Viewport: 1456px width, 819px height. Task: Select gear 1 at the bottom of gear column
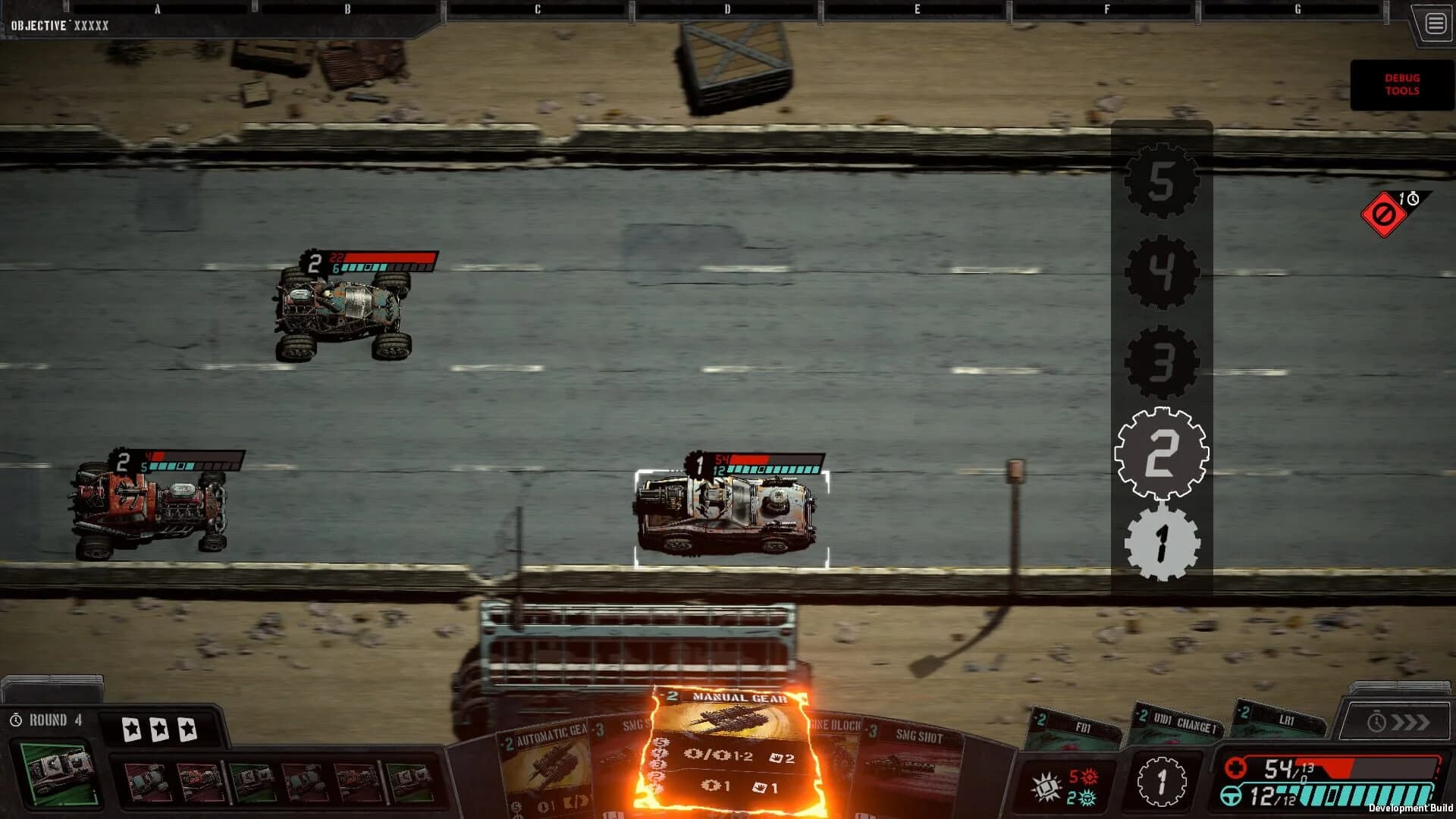click(1161, 542)
